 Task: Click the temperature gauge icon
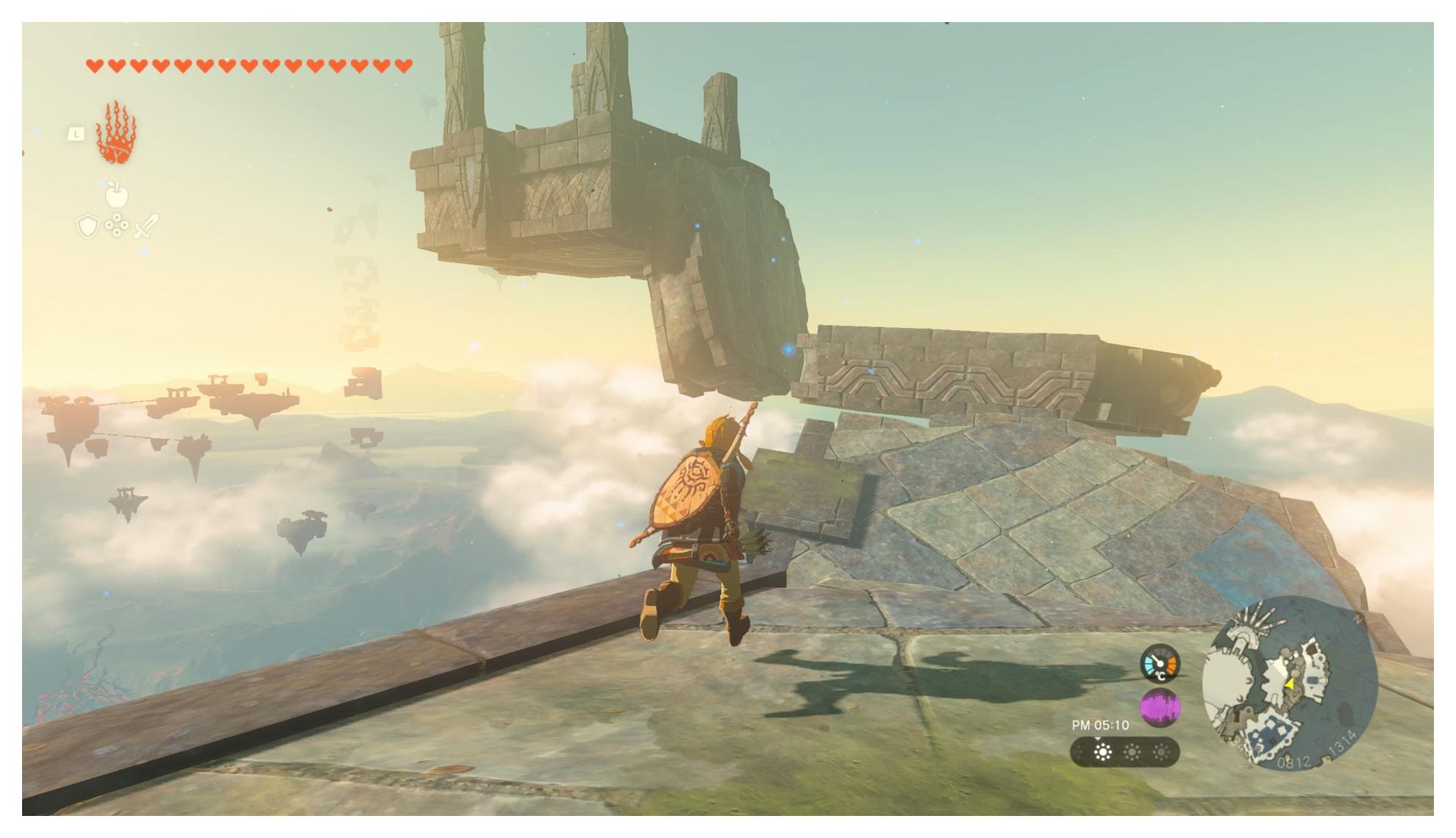pos(1160,664)
